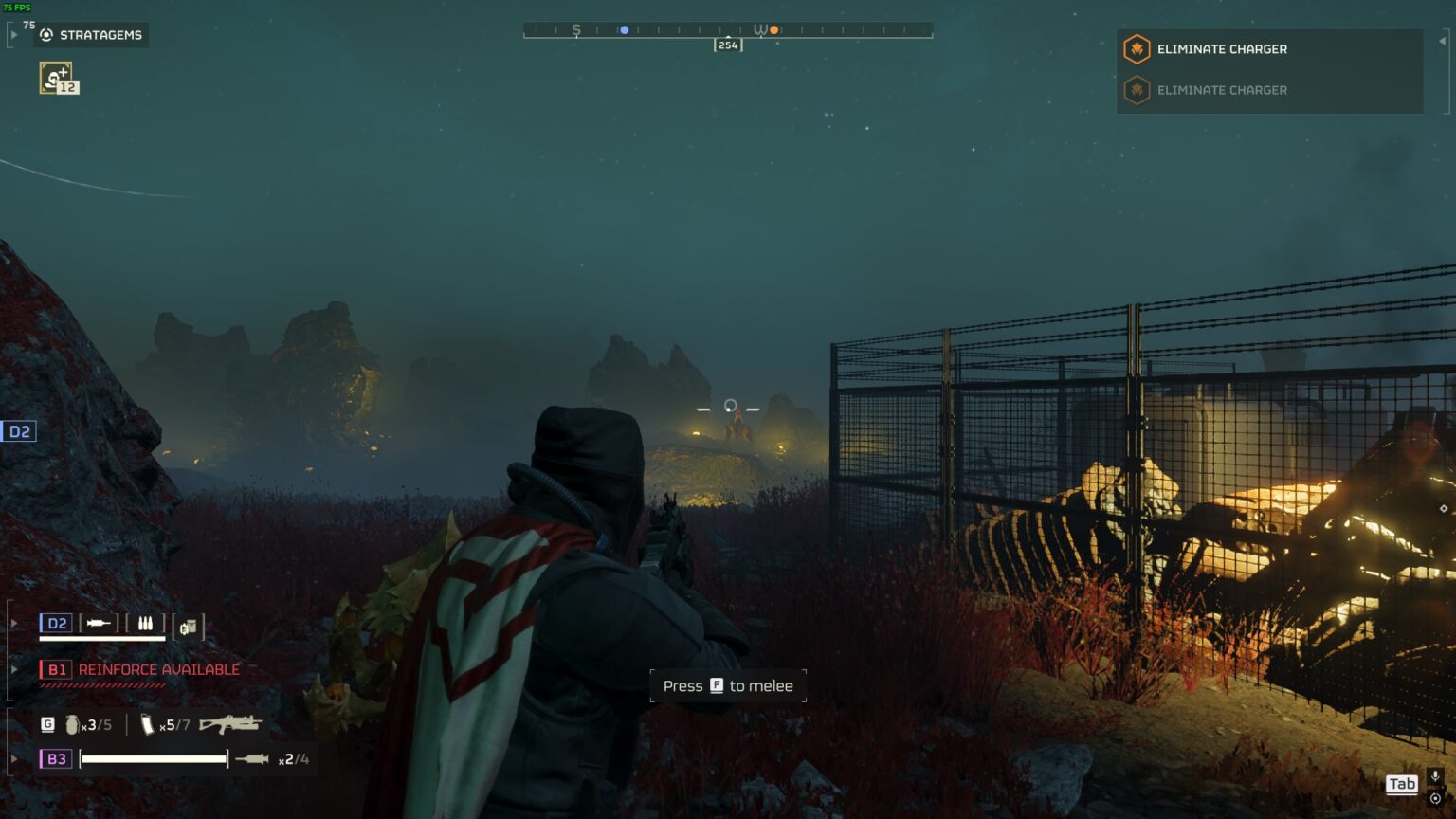Toggle the microphone icon

click(1435, 777)
